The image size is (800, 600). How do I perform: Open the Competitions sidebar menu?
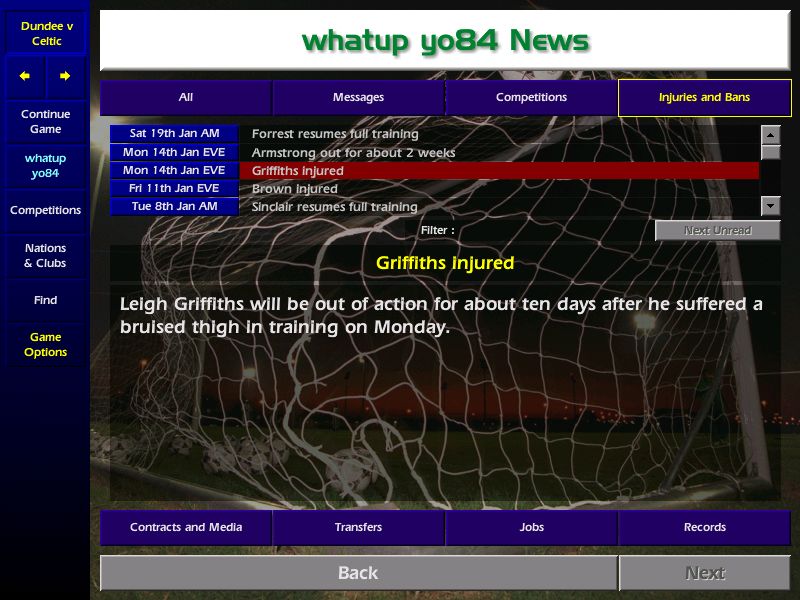[x=46, y=210]
